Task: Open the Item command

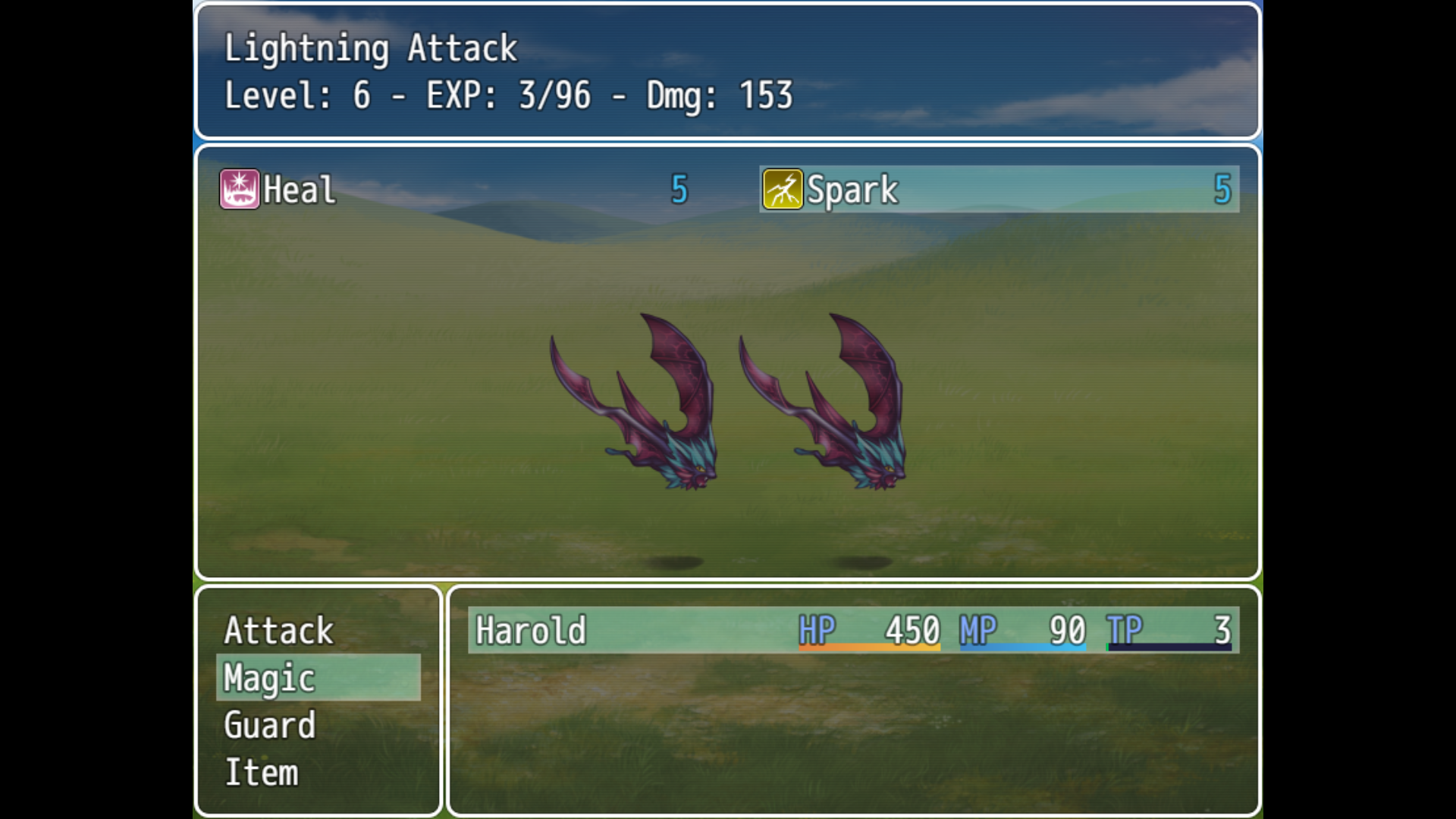Action: (262, 773)
